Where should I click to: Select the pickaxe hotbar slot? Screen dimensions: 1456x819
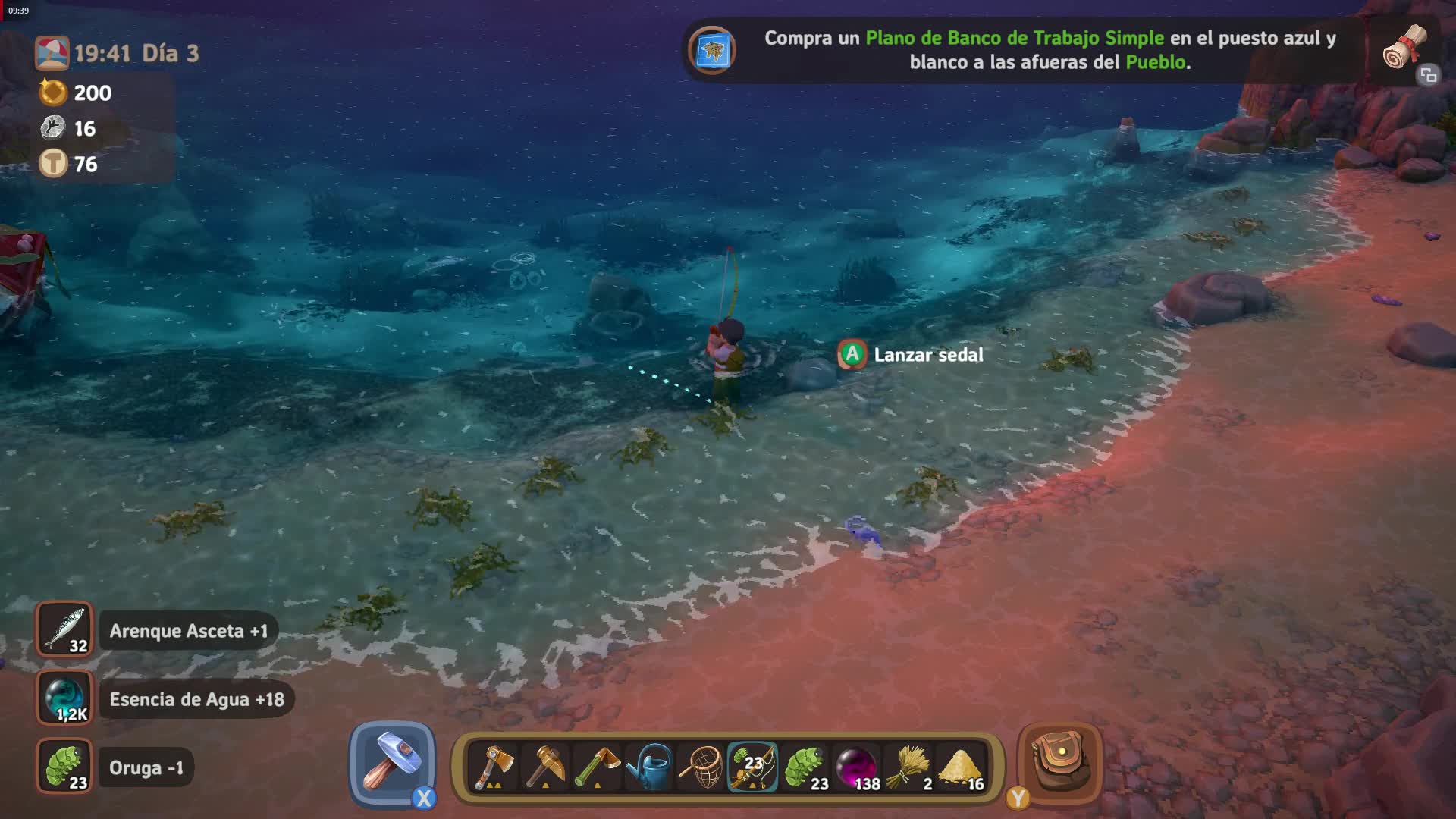545,767
